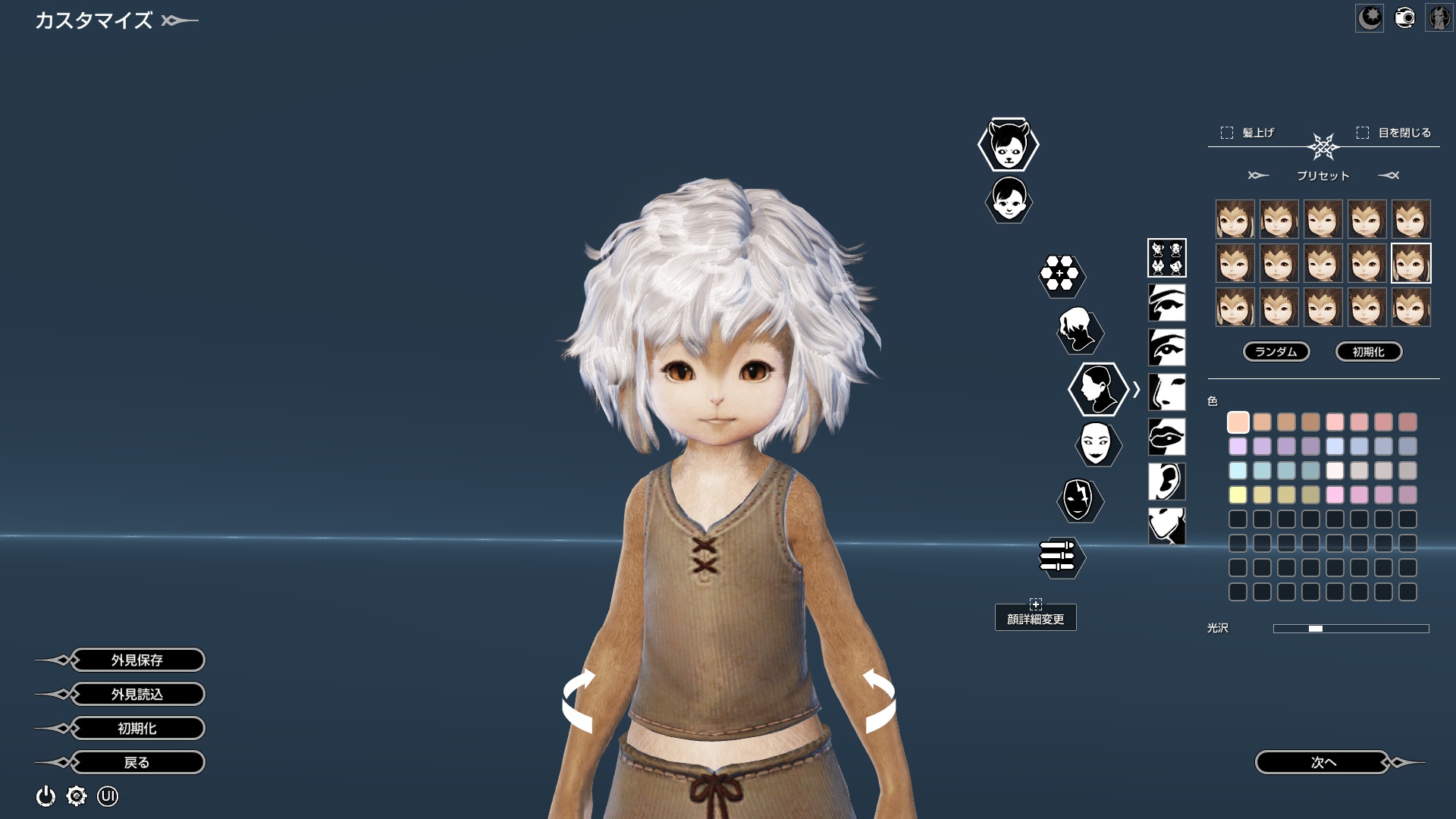Click the 外見保存 save appearance button
Viewport: 1456px width, 819px height.
pyautogui.click(x=137, y=660)
